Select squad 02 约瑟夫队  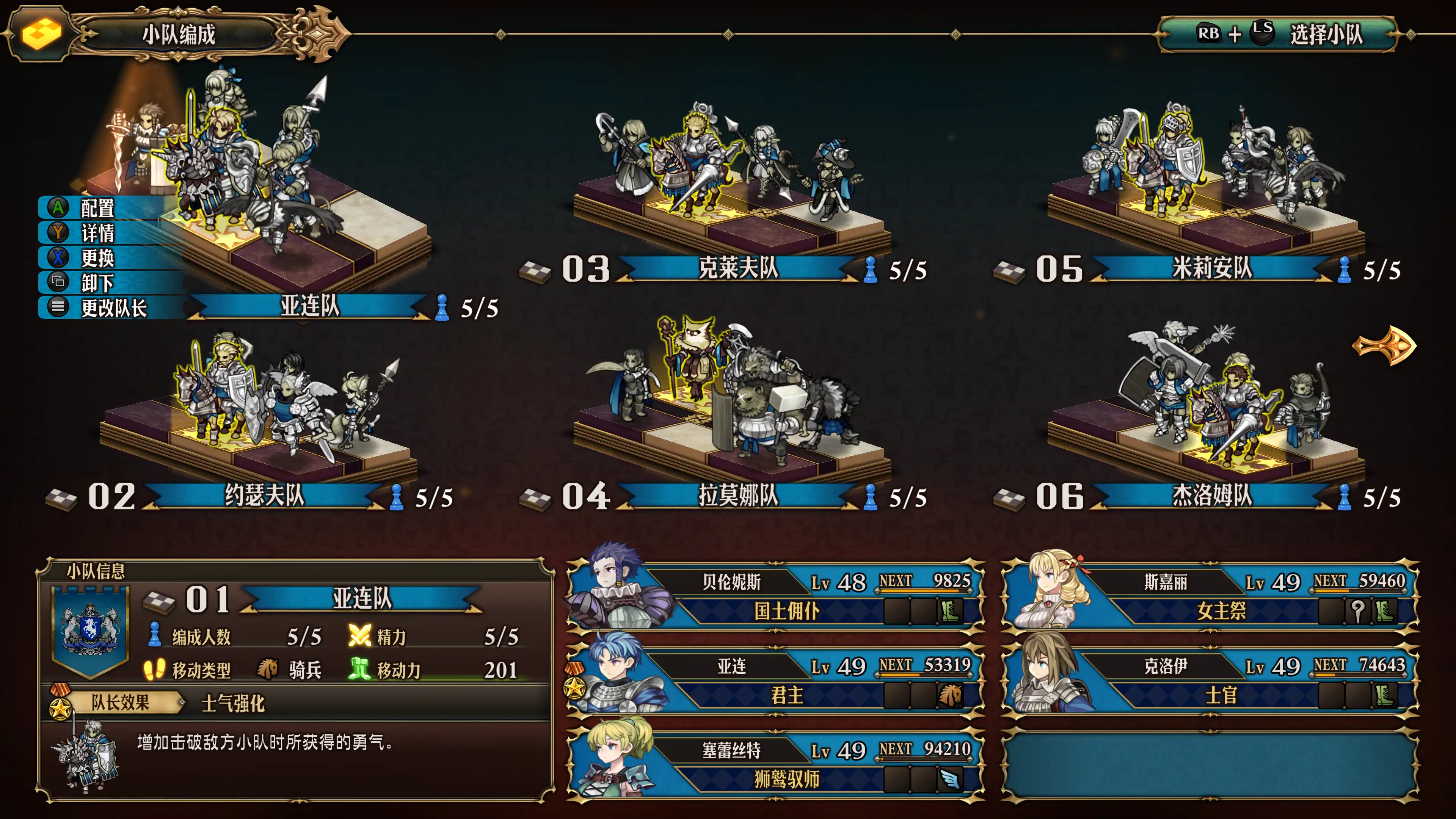point(264,496)
